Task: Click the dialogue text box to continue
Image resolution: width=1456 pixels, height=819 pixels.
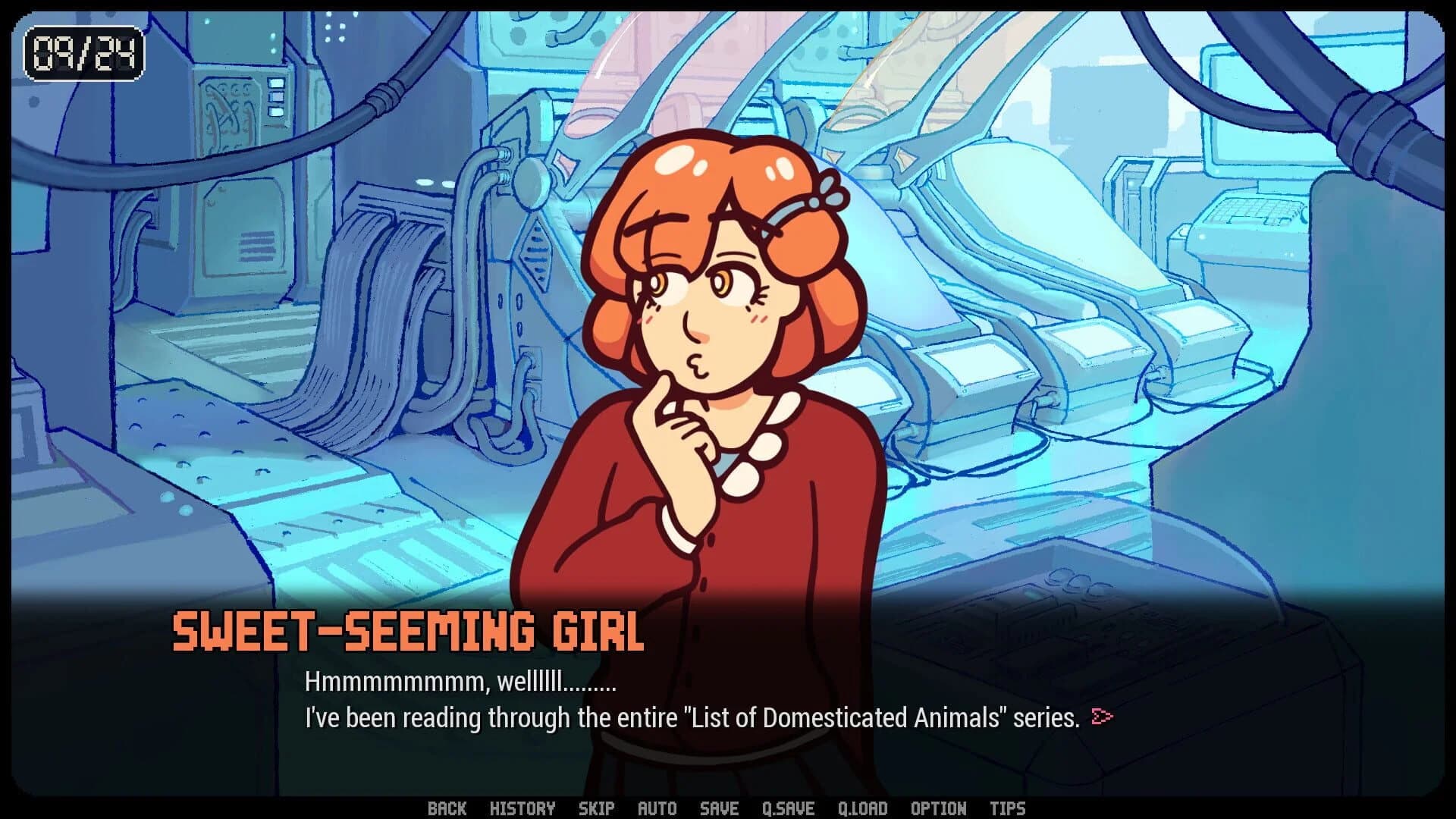Action: click(x=682, y=698)
